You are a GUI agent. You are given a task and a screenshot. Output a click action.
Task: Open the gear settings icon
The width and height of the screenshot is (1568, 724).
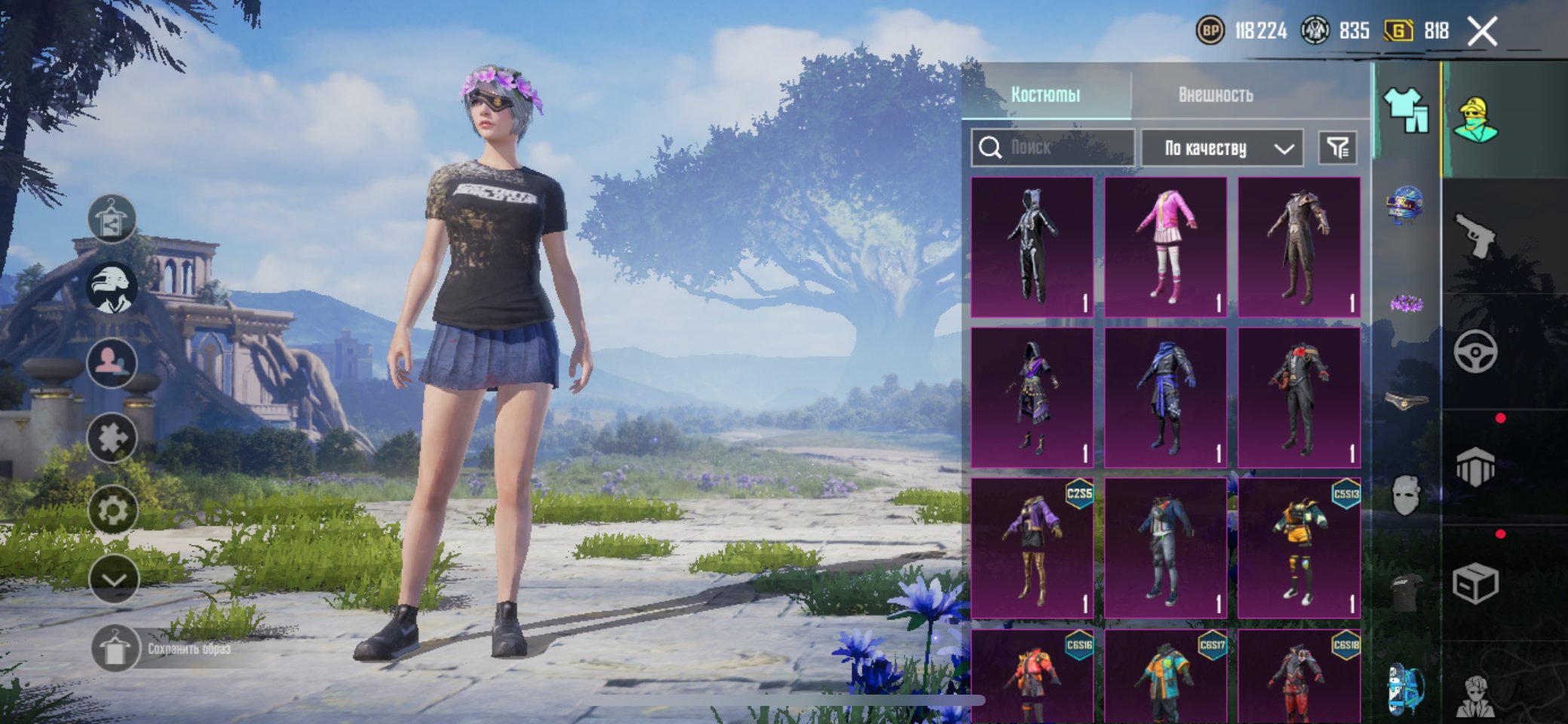pyautogui.click(x=112, y=511)
